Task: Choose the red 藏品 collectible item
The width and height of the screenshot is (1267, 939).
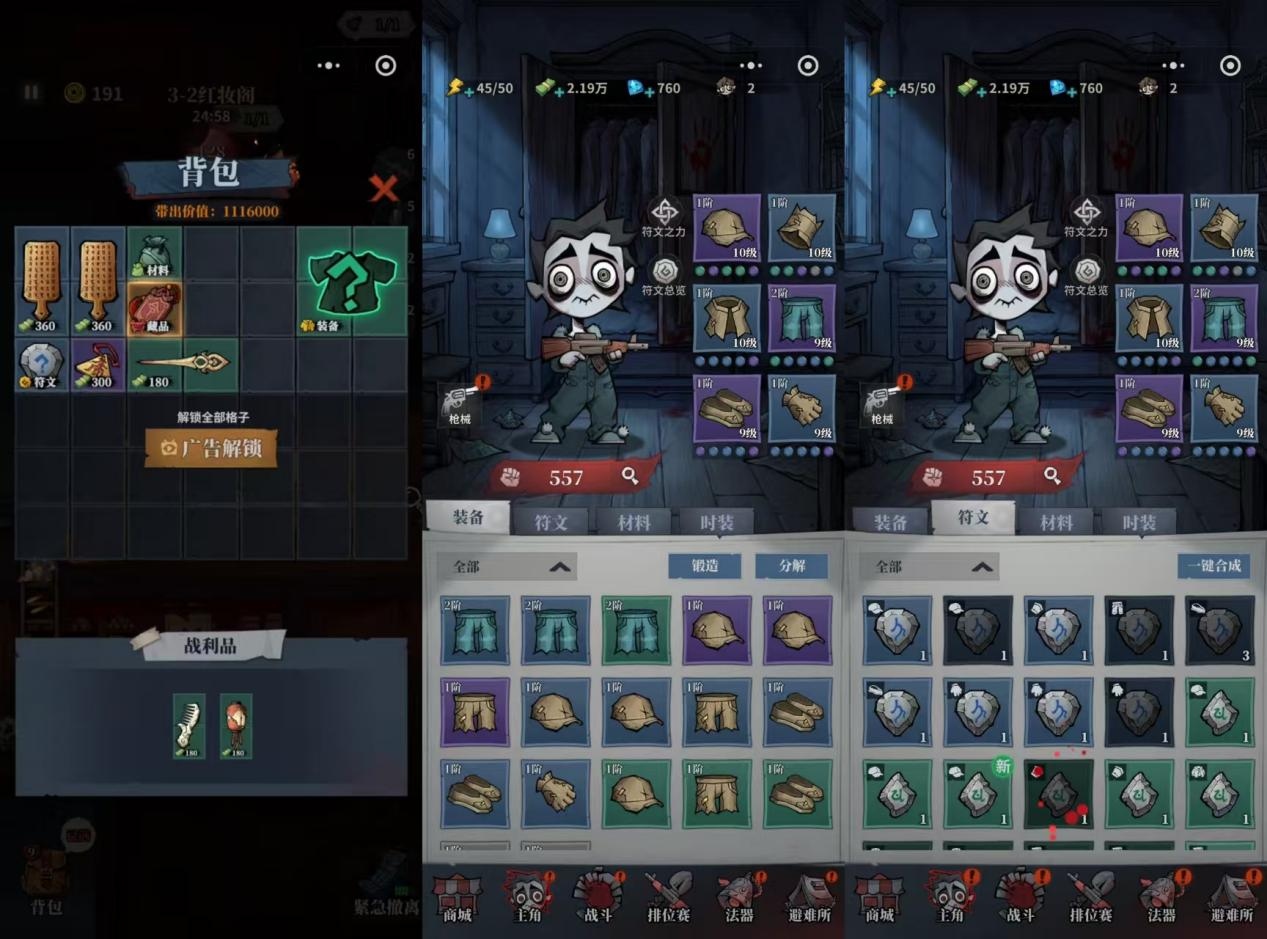Action: (x=154, y=309)
